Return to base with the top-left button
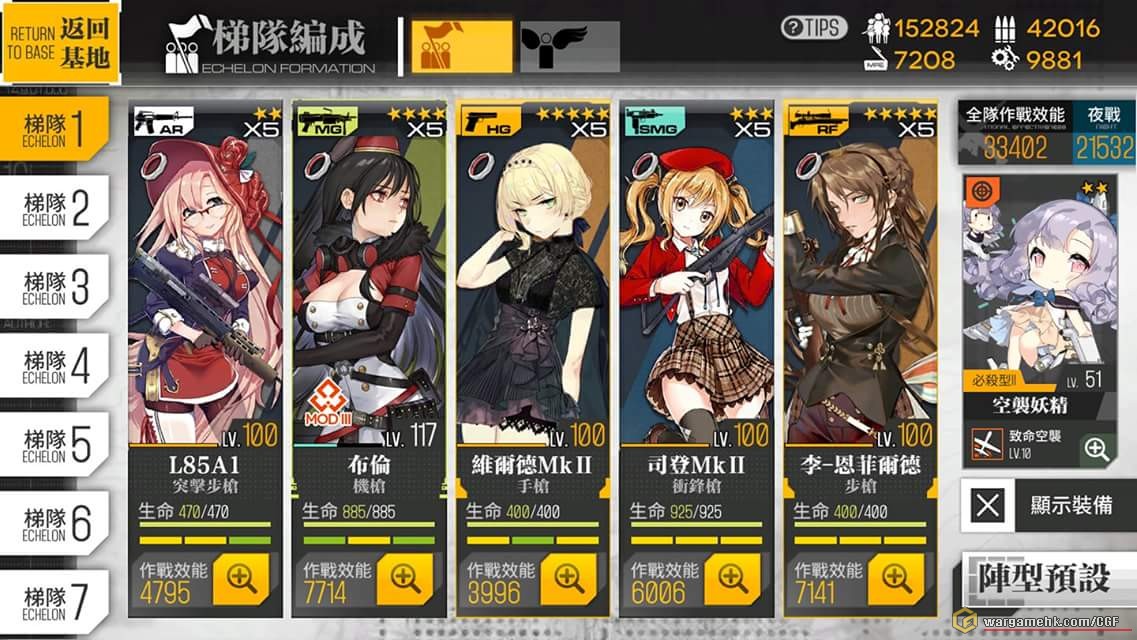The height and width of the screenshot is (640, 1137). click(60, 43)
